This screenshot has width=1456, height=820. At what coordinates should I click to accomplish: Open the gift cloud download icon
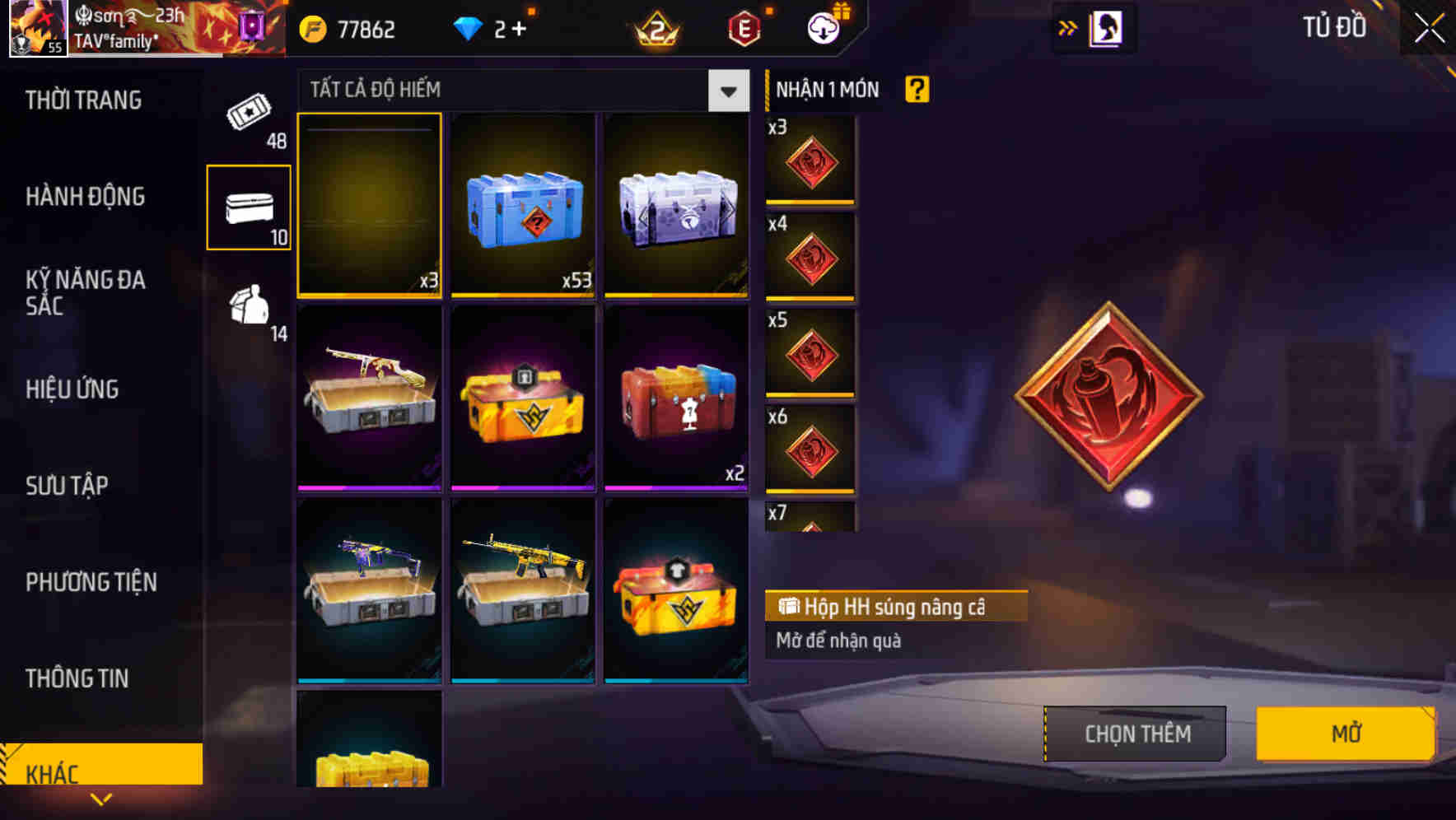tap(822, 27)
